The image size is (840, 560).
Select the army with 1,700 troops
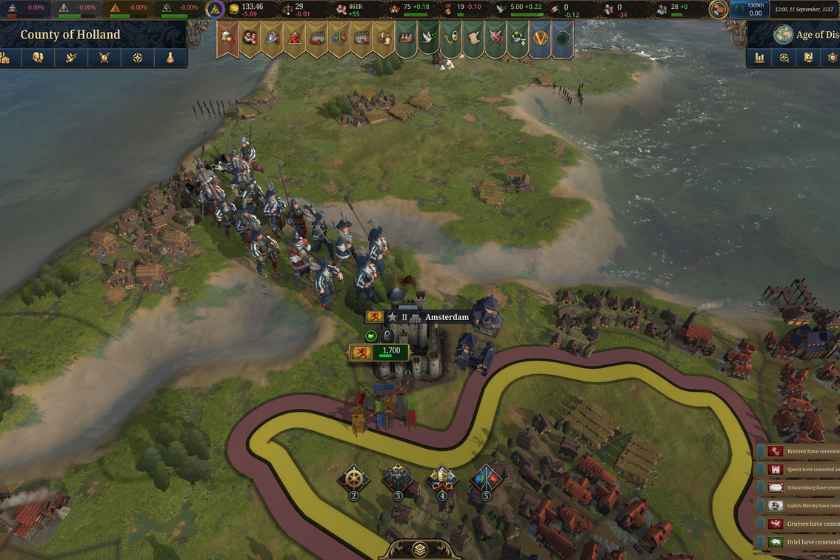coord(379,351)
